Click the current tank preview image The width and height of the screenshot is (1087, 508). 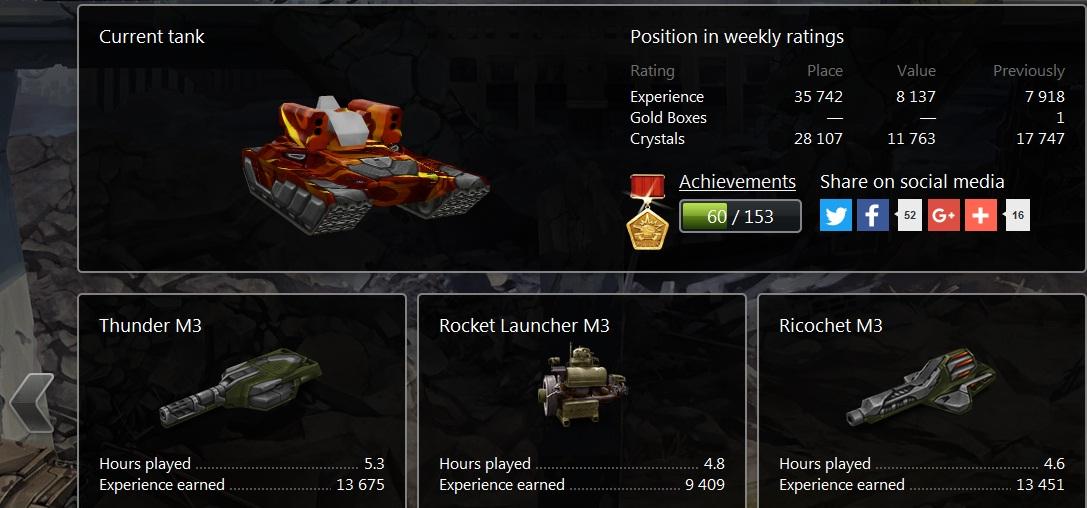pyautogui.click(x=365, y=155)
